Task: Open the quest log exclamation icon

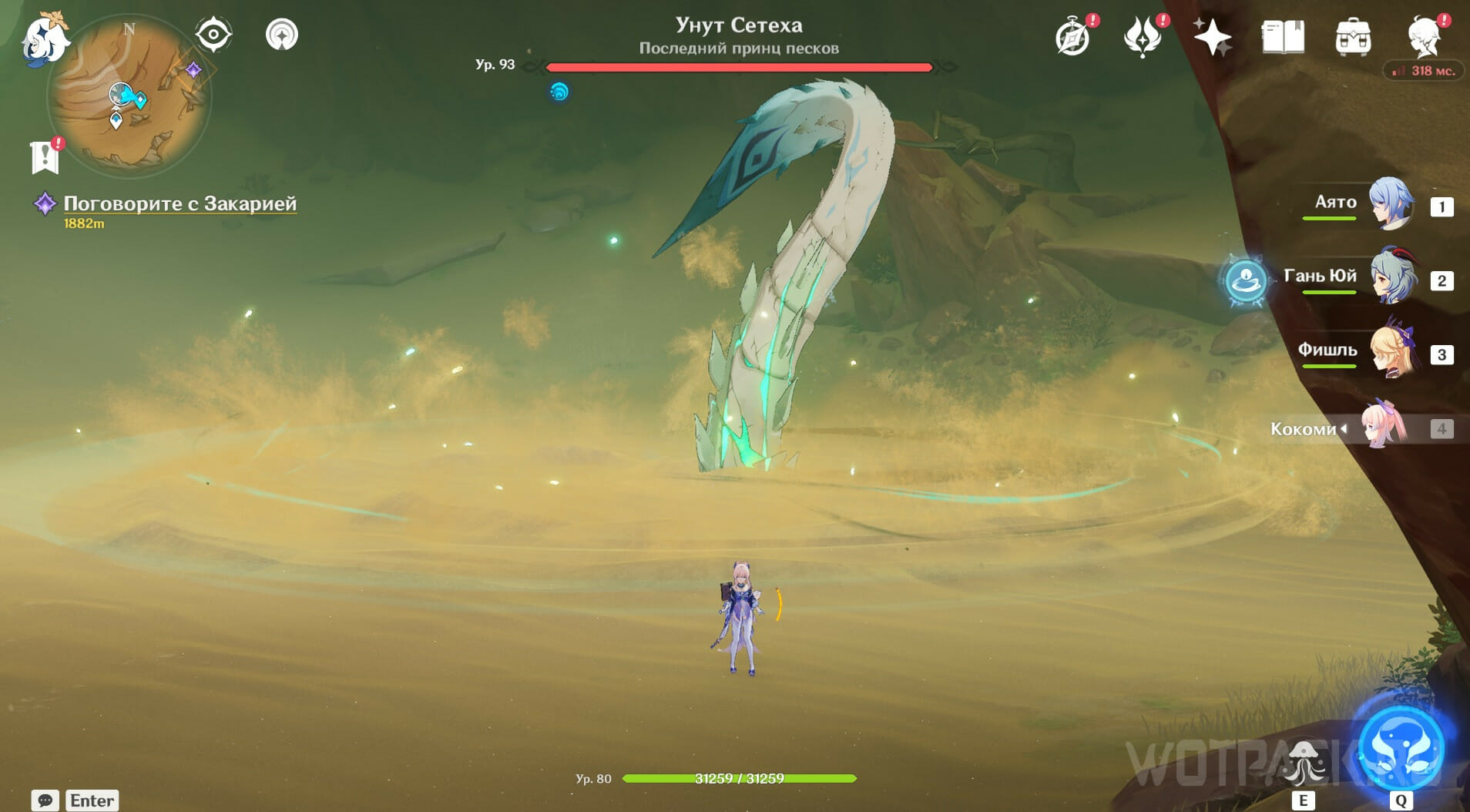Action: (45, 156)
